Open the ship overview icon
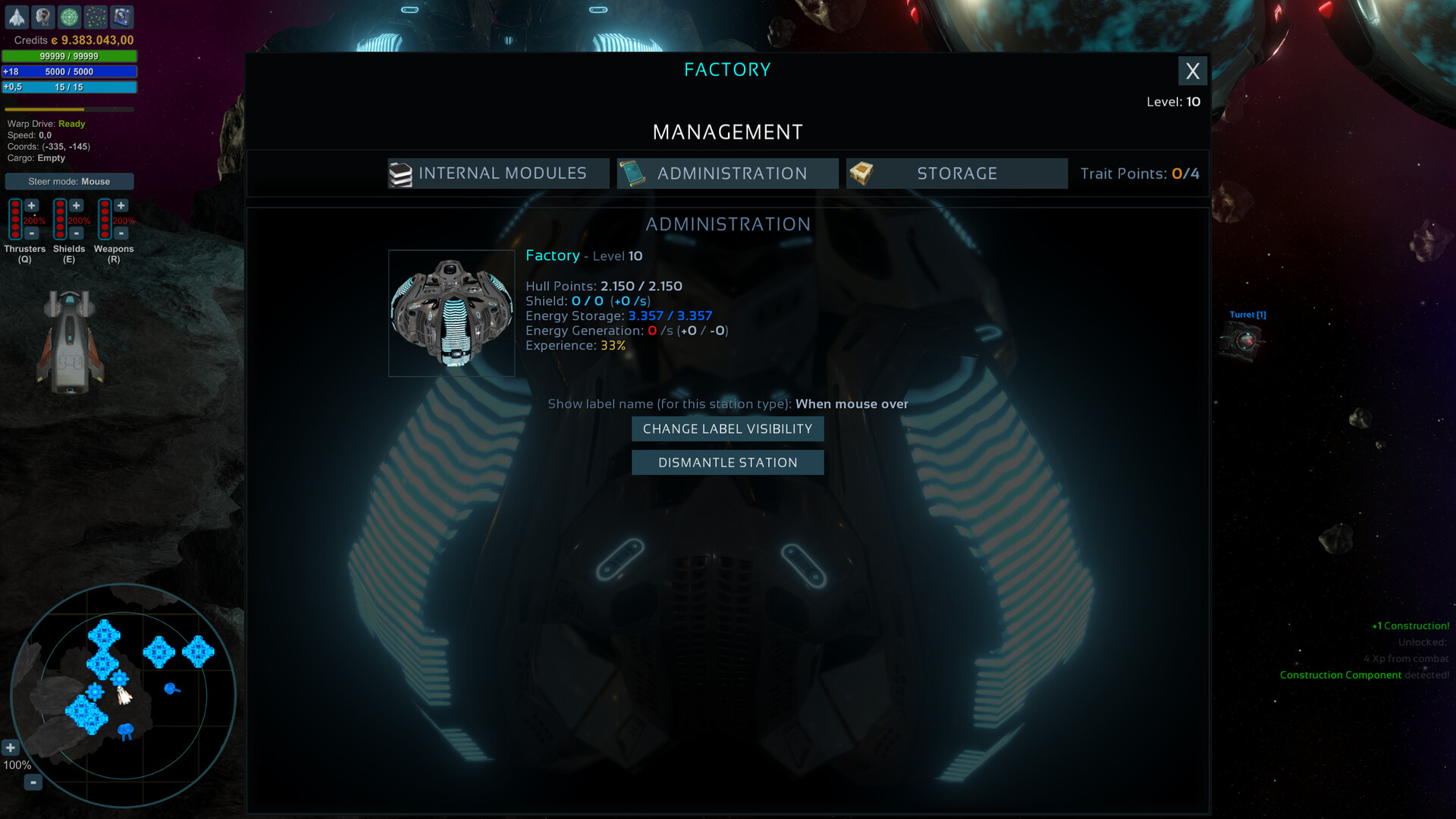Image resolution: width=1456 pixels, height=819 pixels. point(17,17)
